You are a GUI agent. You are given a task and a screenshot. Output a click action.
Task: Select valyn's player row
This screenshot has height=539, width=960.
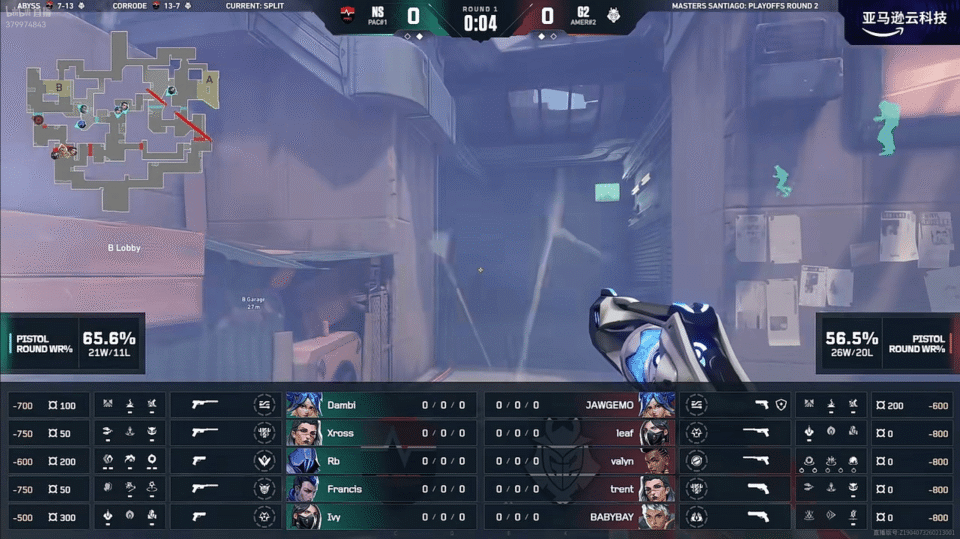point(580,461)
